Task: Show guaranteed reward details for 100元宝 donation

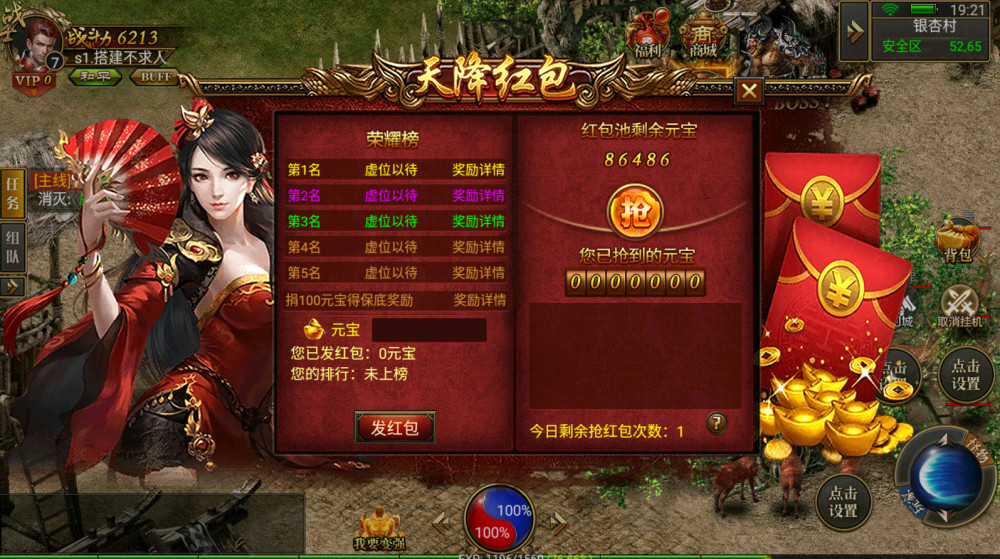Action: 479,300
